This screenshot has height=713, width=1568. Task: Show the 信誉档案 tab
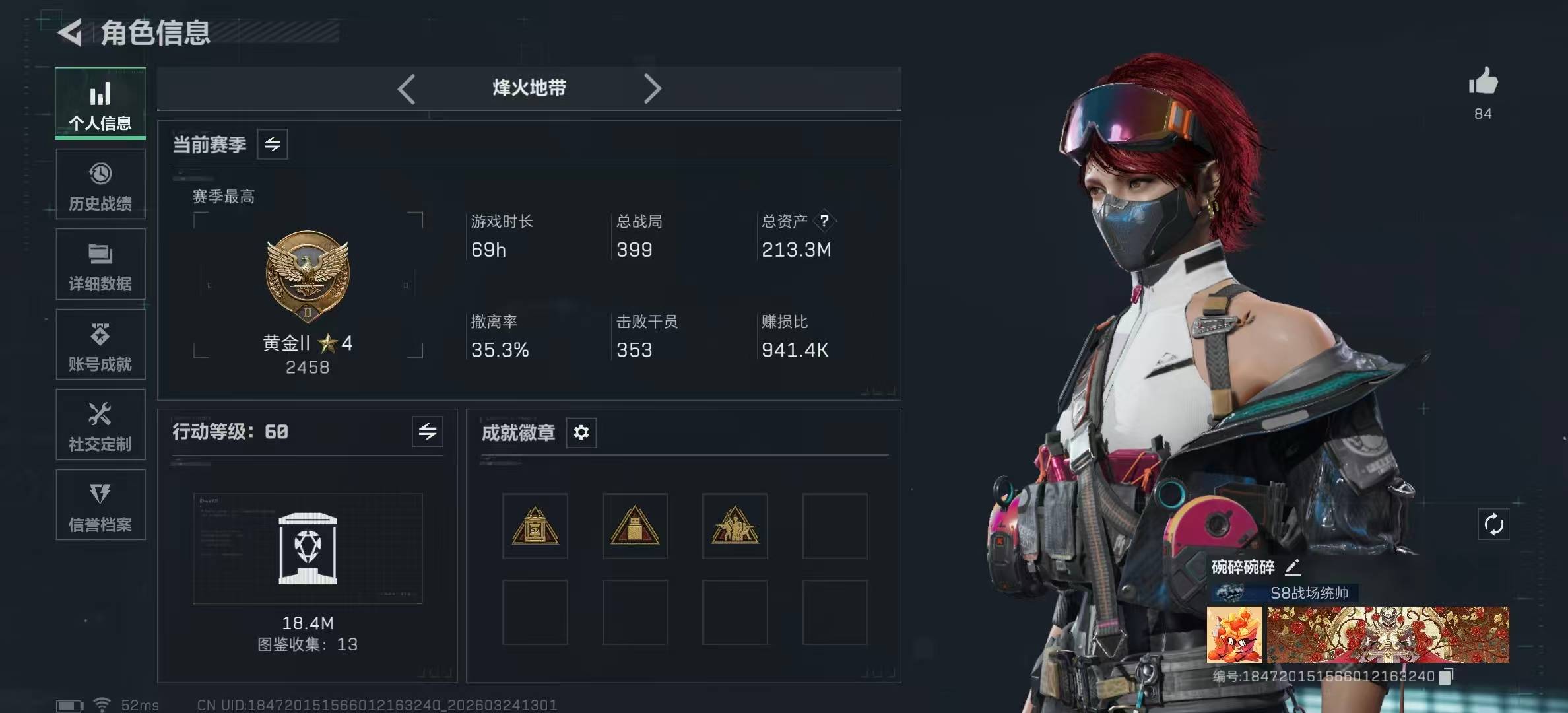100,506
